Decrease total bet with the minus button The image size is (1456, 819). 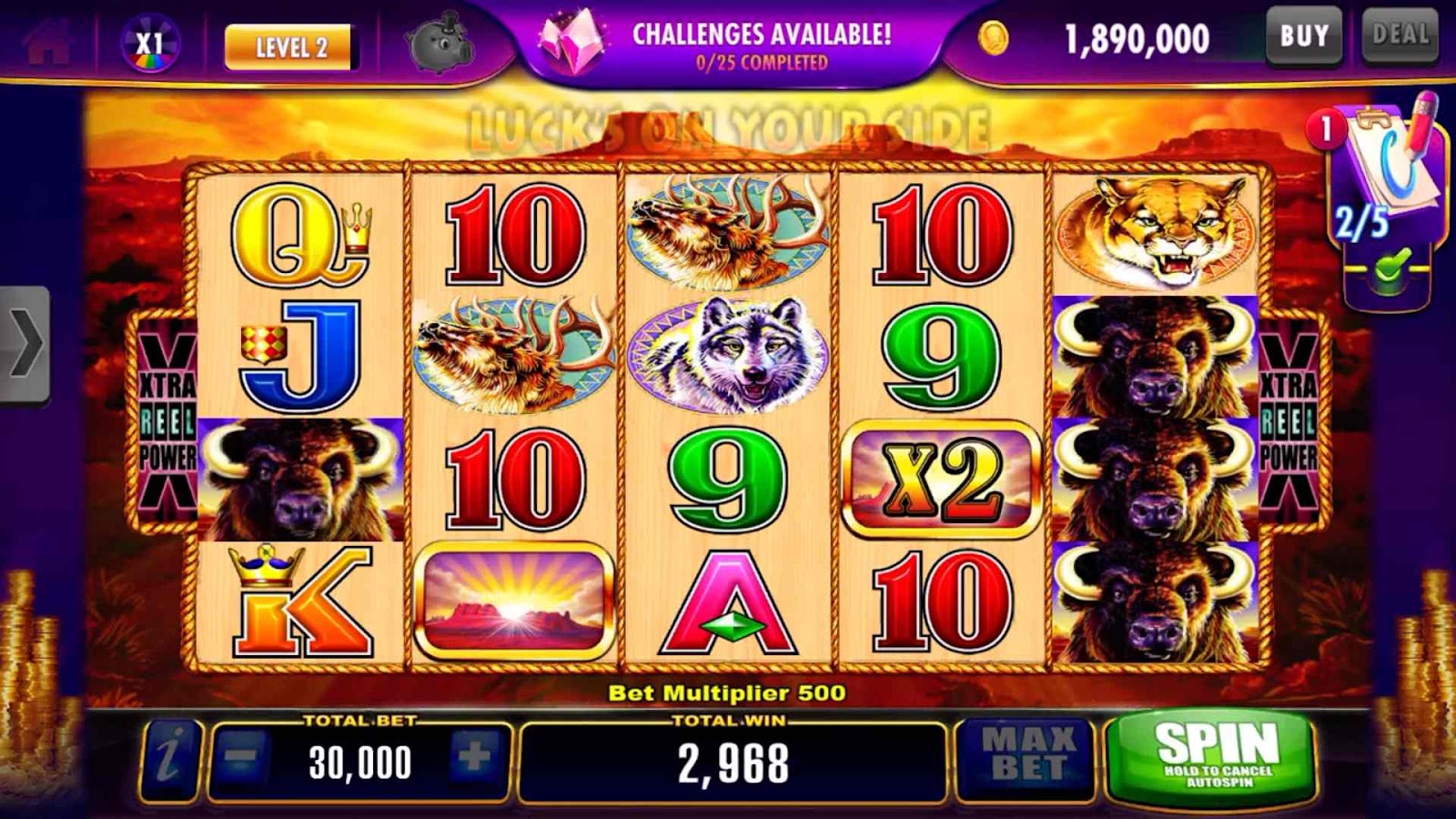coord(241,757)
